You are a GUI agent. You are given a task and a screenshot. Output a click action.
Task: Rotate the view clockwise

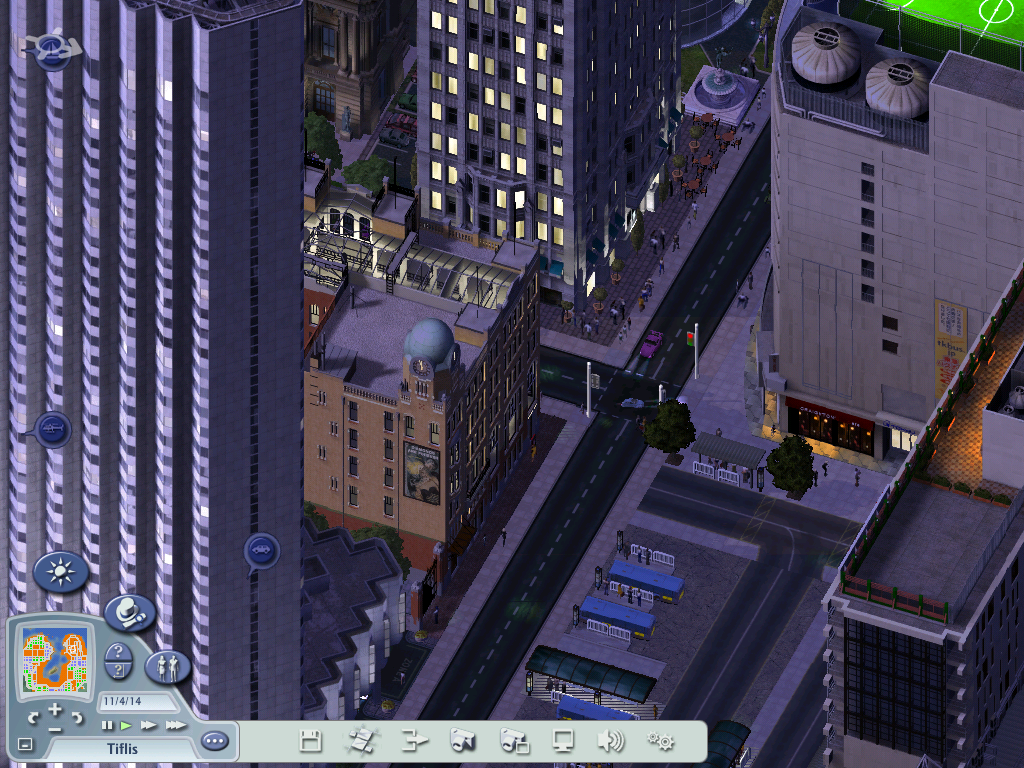pyautogui.click(x=76, y=717)
